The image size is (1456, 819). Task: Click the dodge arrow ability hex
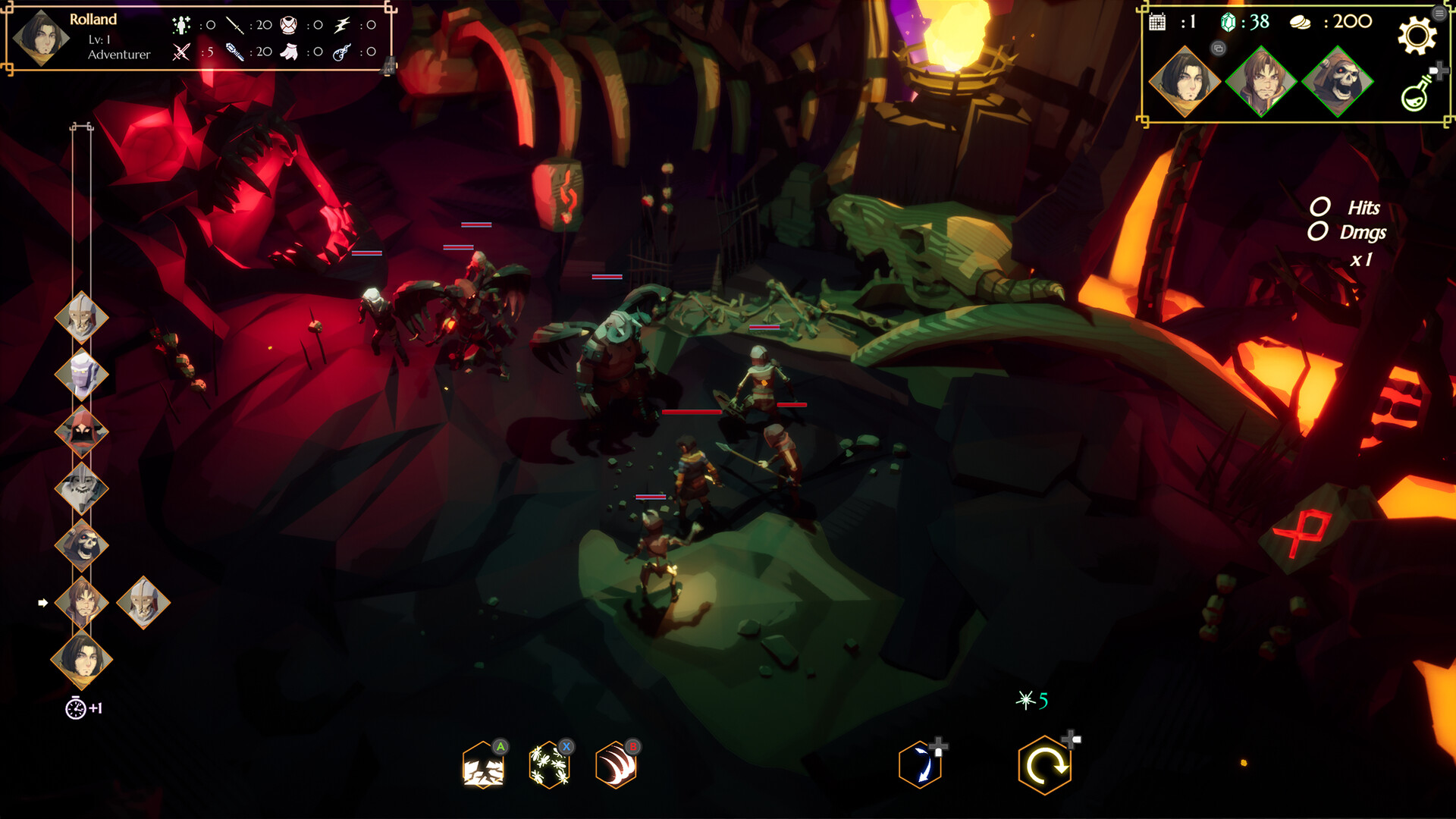click(920, 767)
